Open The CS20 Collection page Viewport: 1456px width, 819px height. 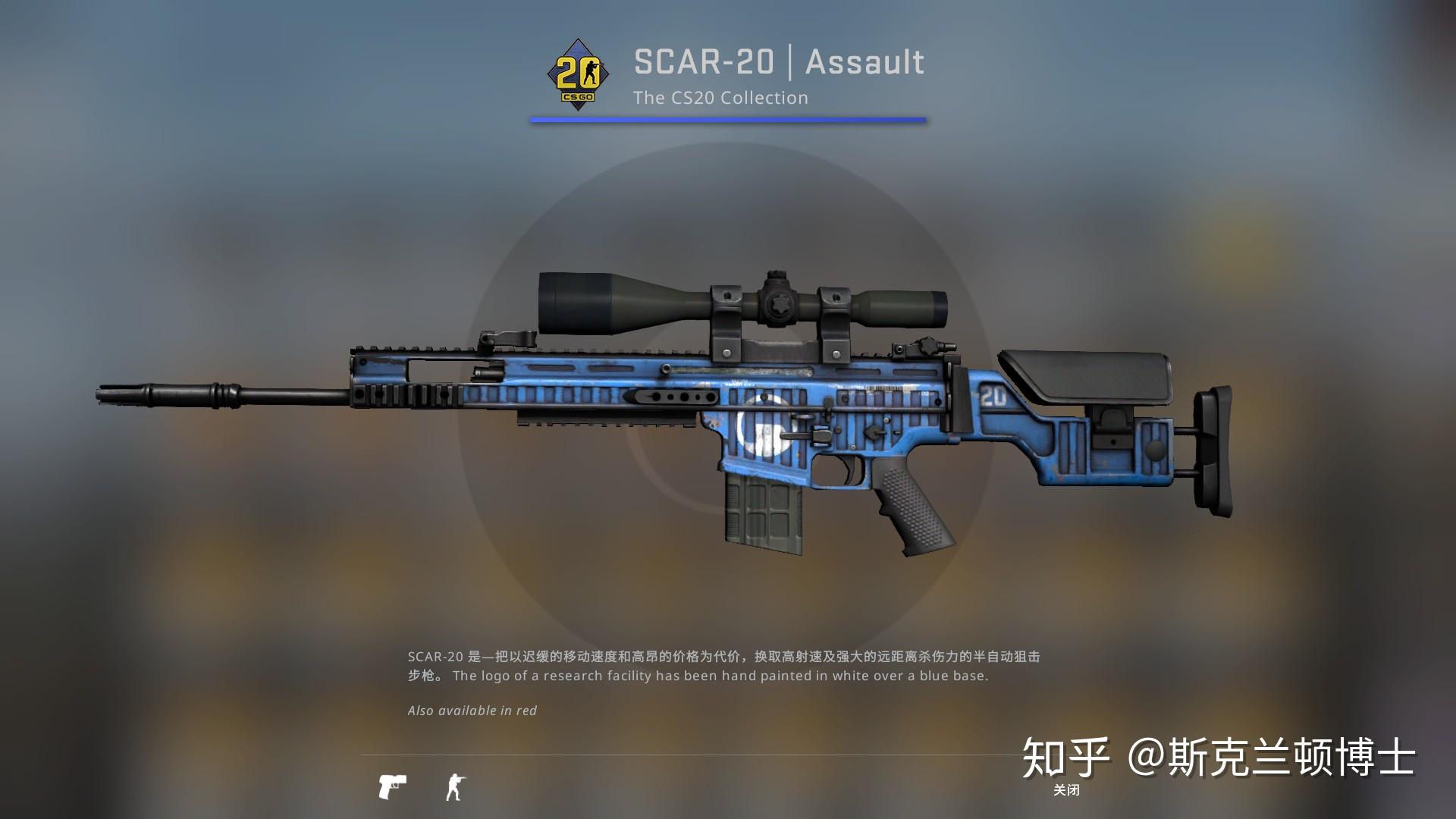click(x=721, y=98)
